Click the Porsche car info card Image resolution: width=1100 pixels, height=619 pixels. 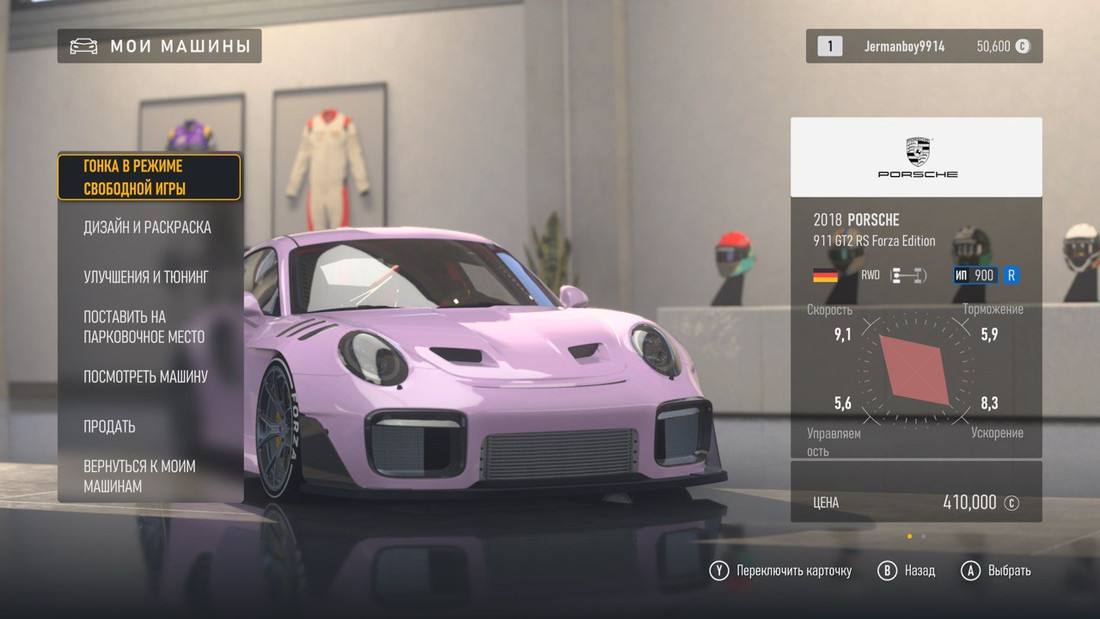pyautogui.click(x=916, y=288)
